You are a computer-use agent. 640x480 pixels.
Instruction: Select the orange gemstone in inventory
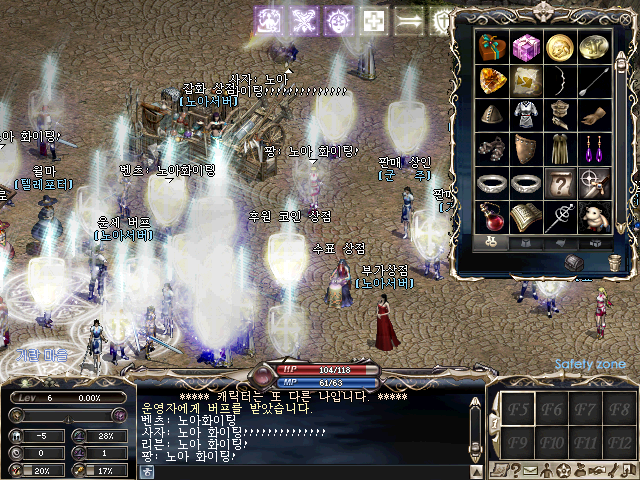pyautogui.click(x=492, y=81)
